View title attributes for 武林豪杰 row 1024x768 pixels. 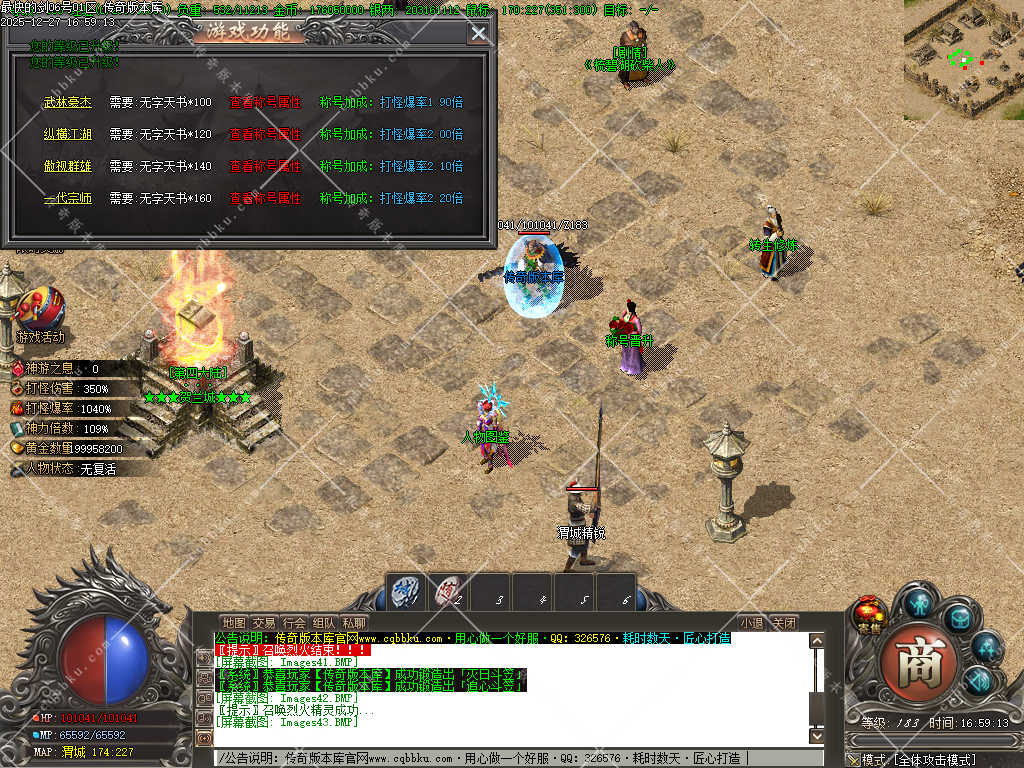coord(264,102)
